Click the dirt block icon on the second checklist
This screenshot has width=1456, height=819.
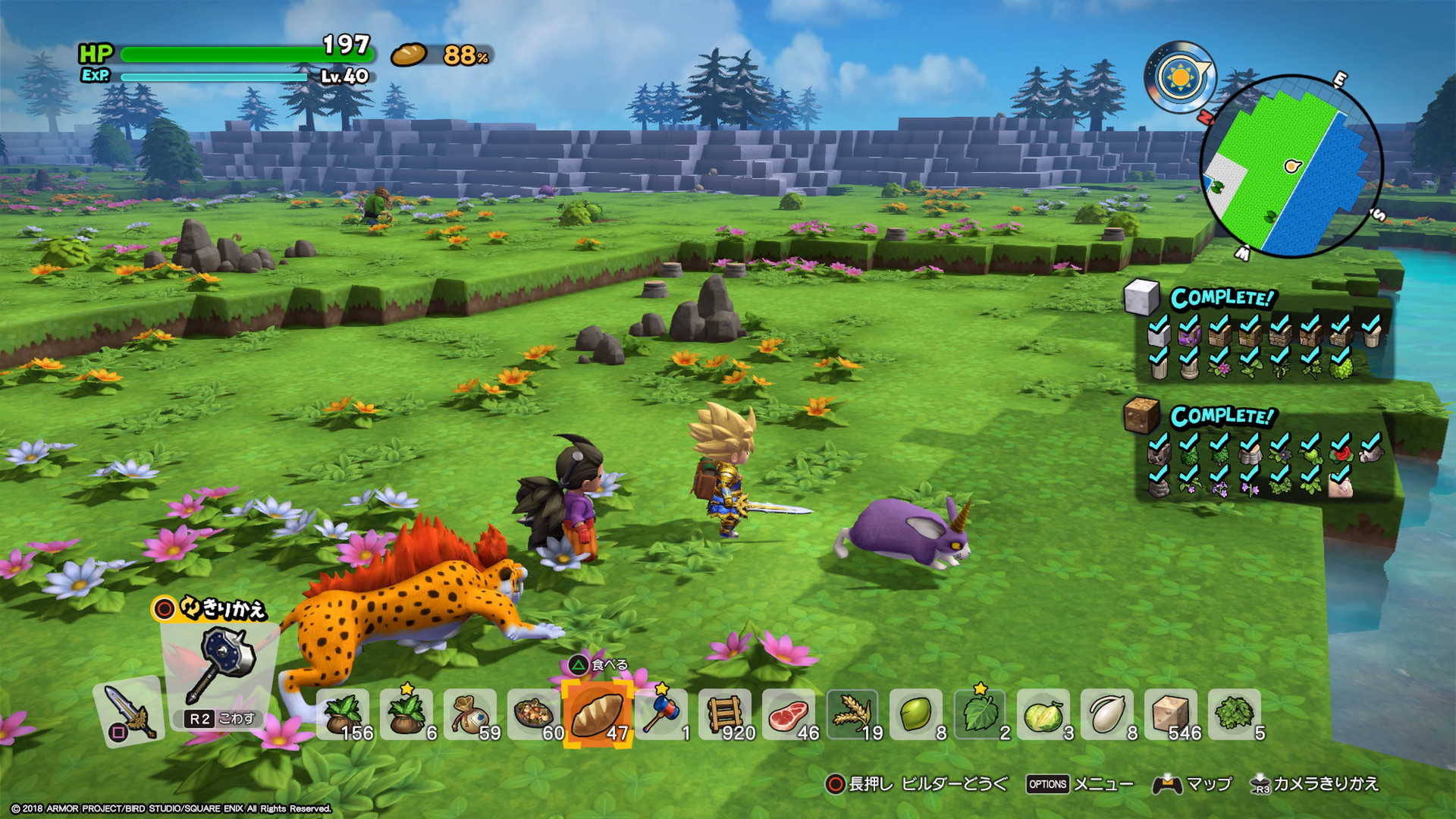pyautogui.click(x=1144, y=415)
